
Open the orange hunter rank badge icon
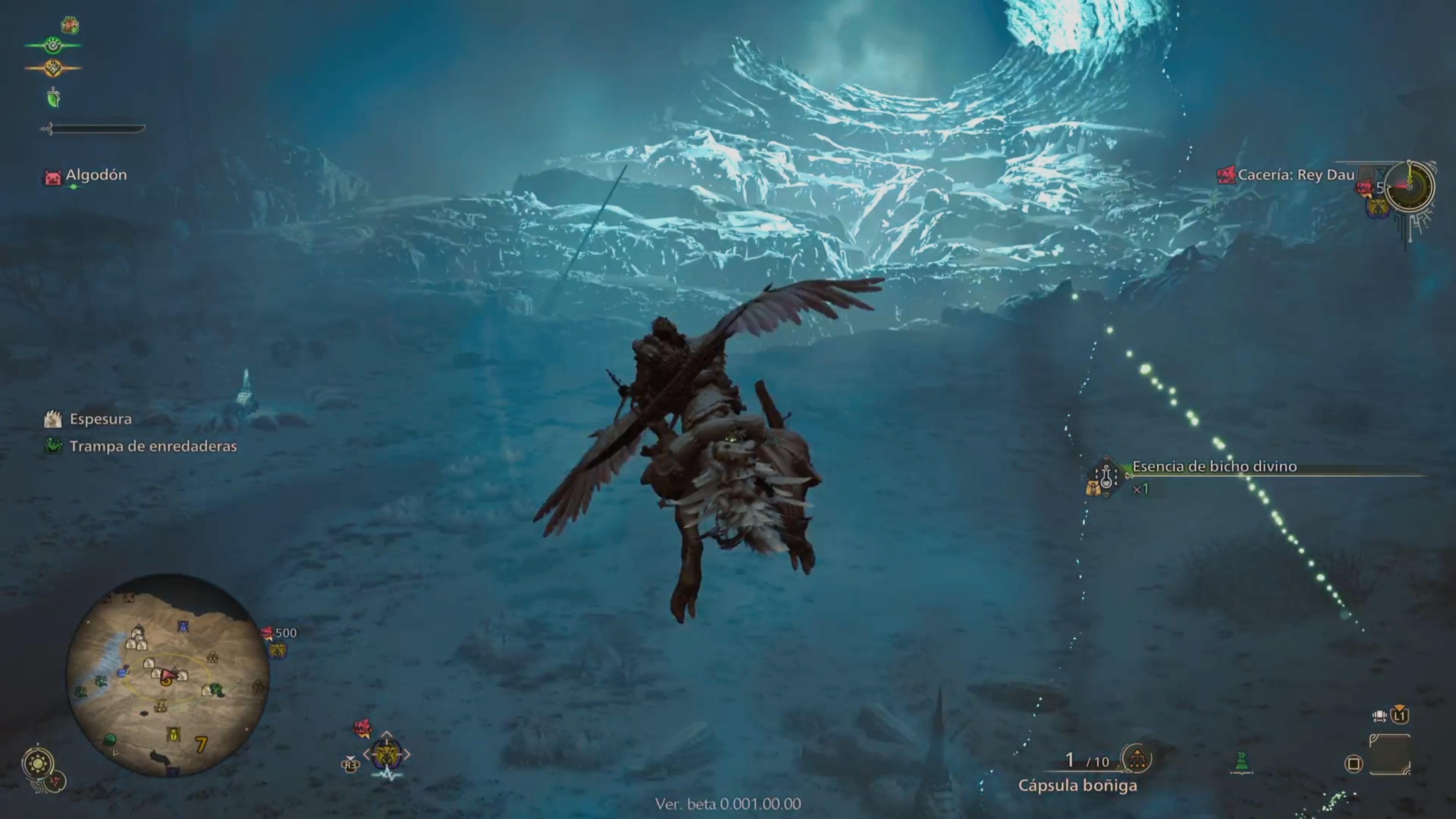pyautogui.click(x=54, y=68)
